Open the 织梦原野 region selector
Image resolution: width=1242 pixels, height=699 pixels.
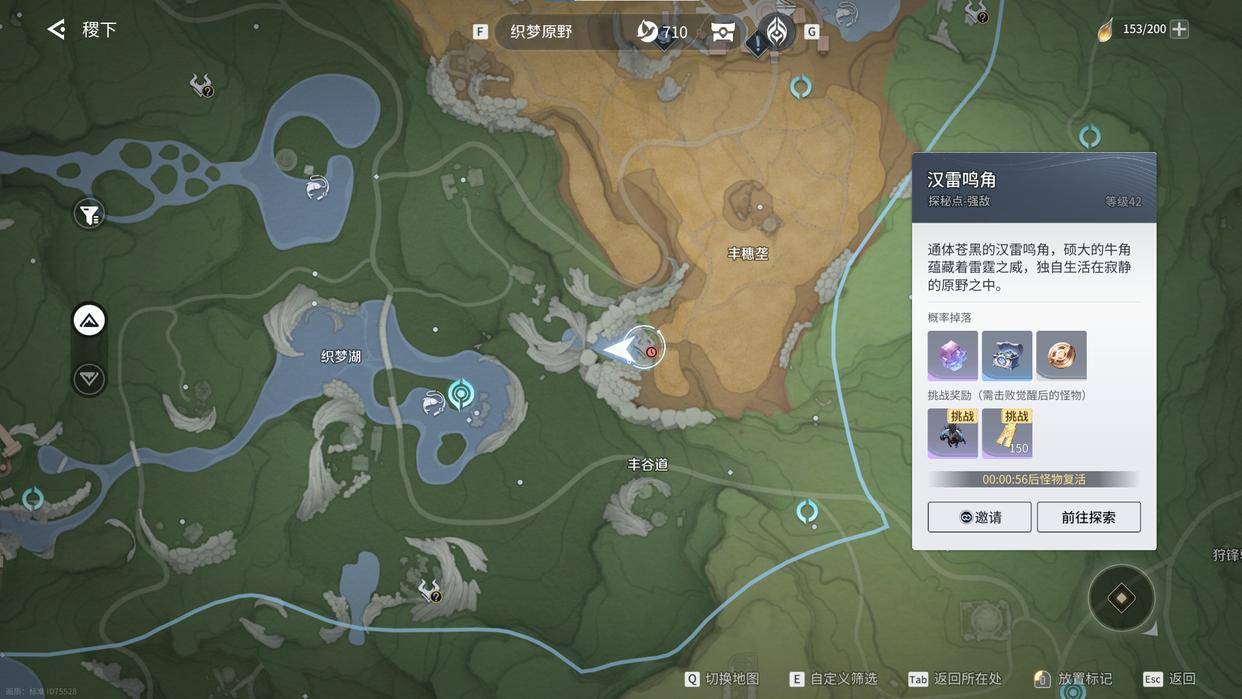(543, 32)
